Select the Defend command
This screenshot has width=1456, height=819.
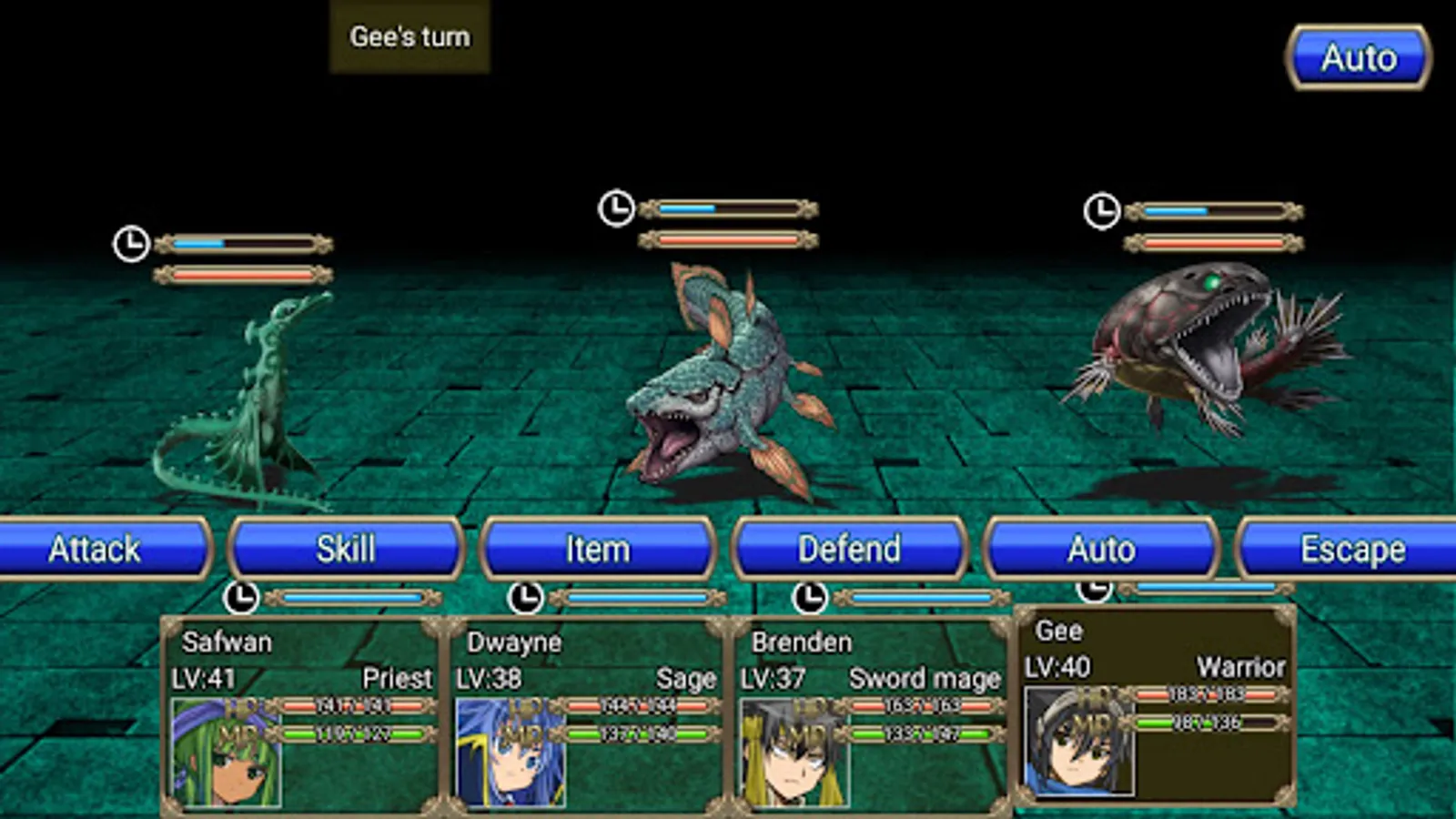pyautogui.click(x=849, y=549)
